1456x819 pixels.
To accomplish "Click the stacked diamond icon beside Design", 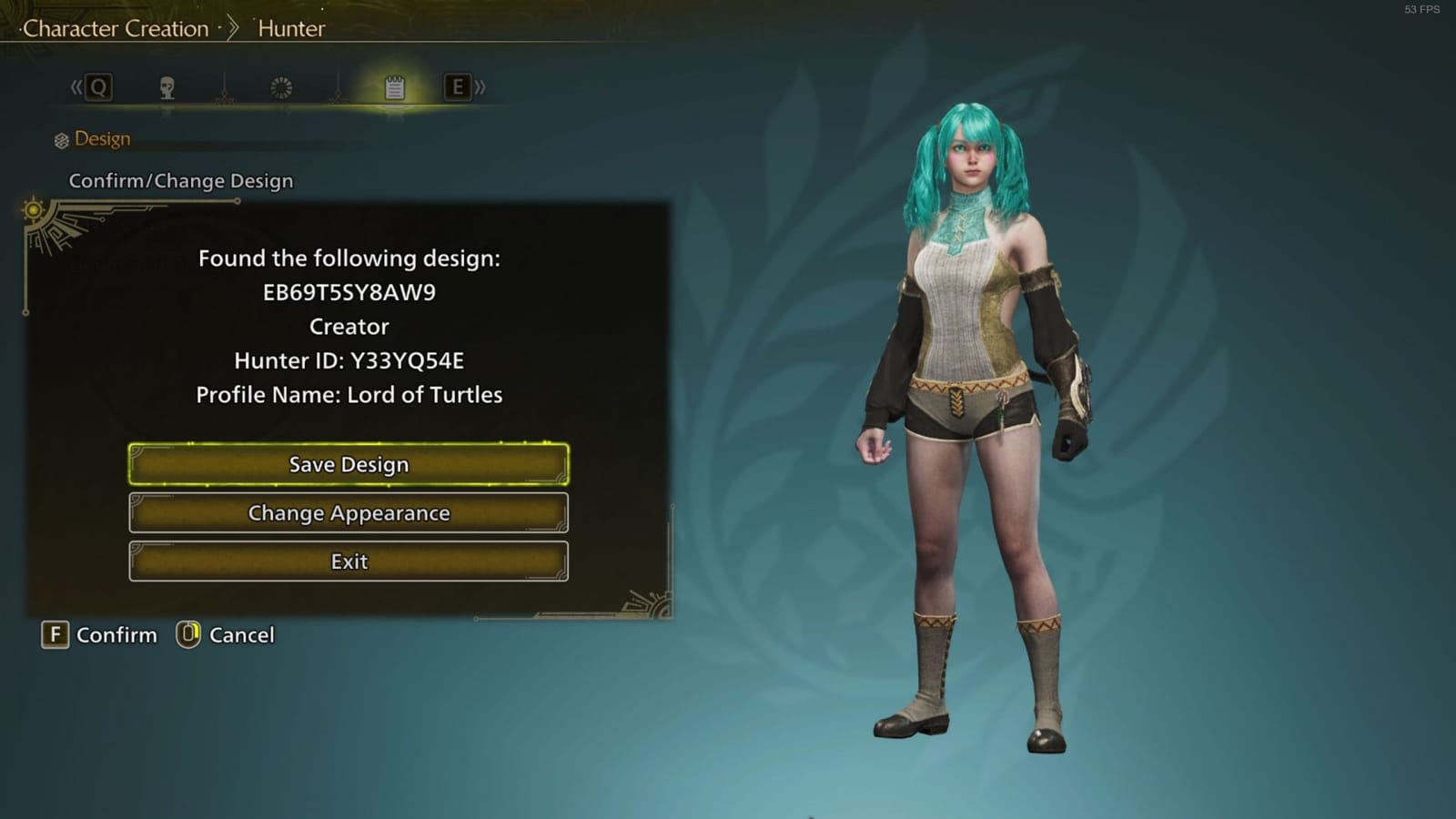I will tap(60, 138).
